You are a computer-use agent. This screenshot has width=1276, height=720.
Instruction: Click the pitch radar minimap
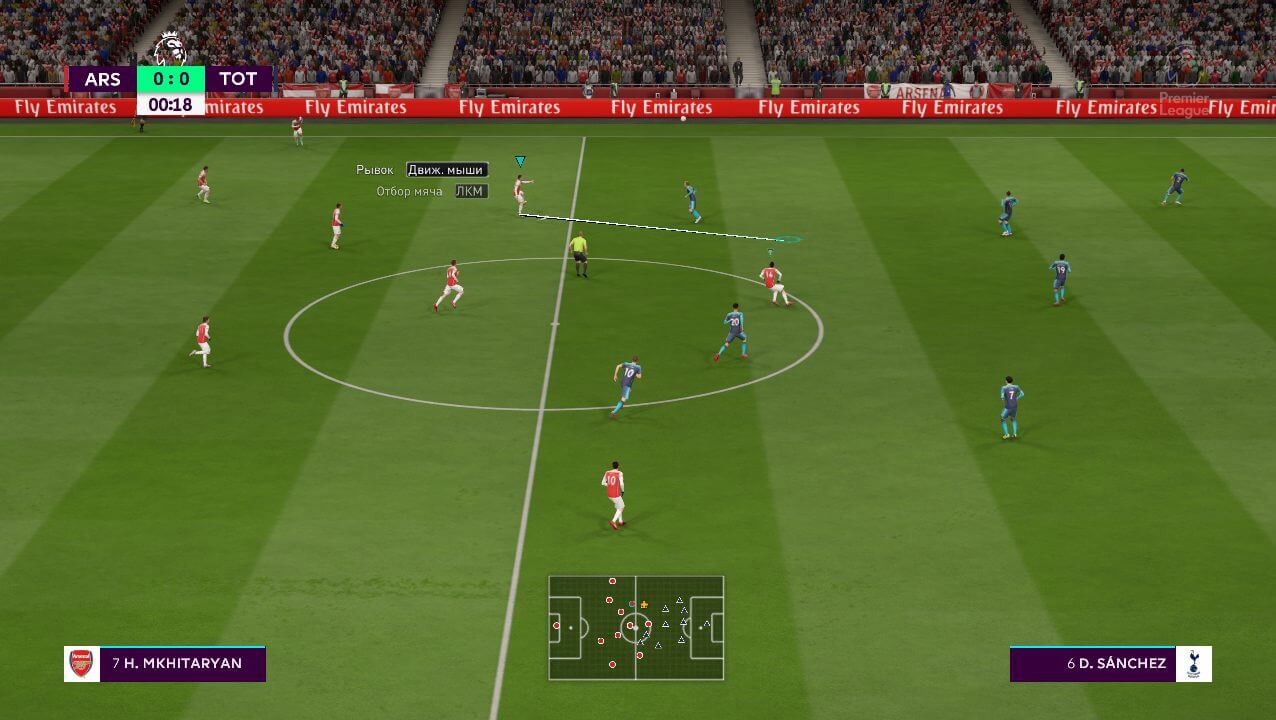(636, 627)
